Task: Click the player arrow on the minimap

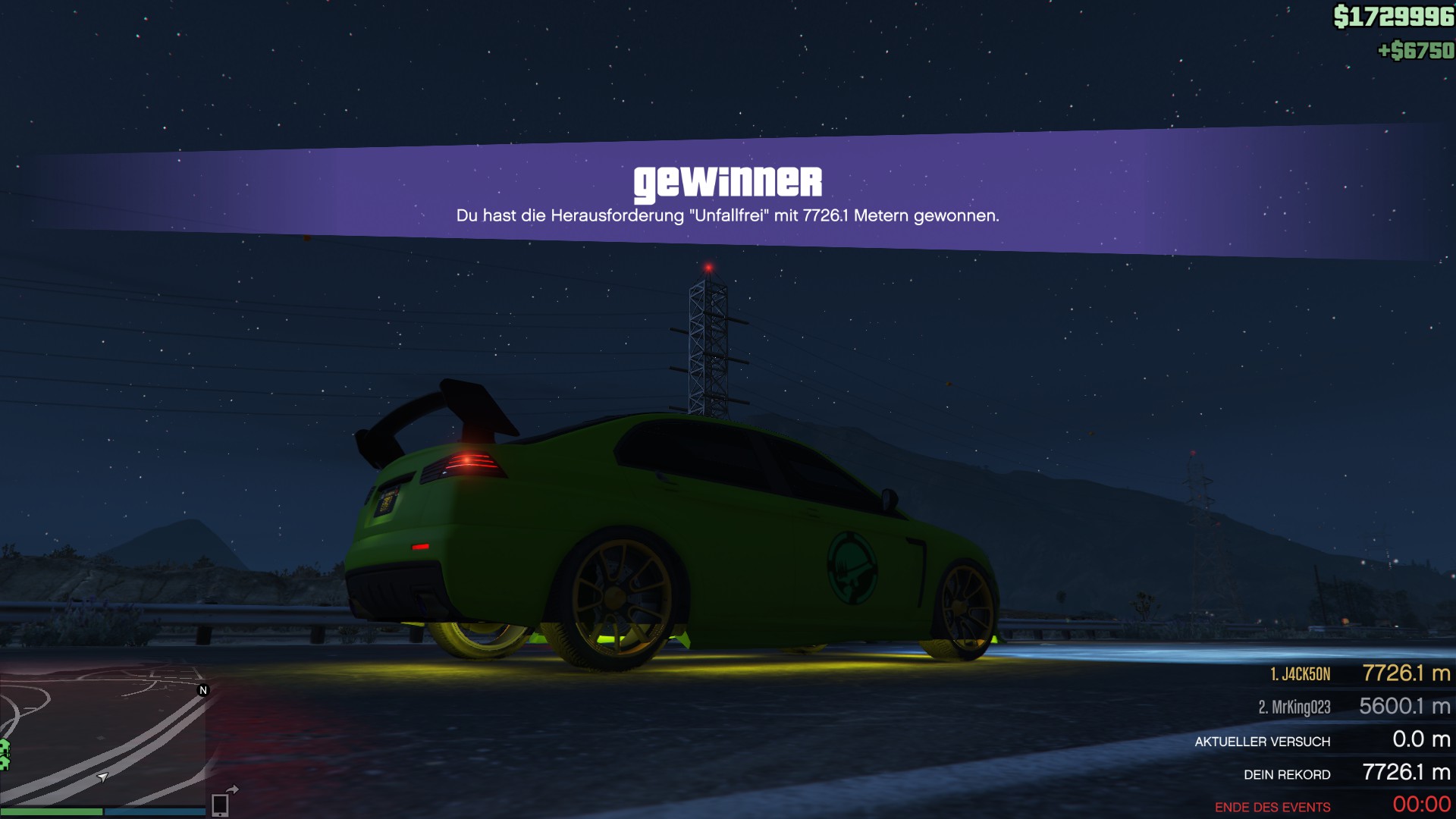Action: 103,777
